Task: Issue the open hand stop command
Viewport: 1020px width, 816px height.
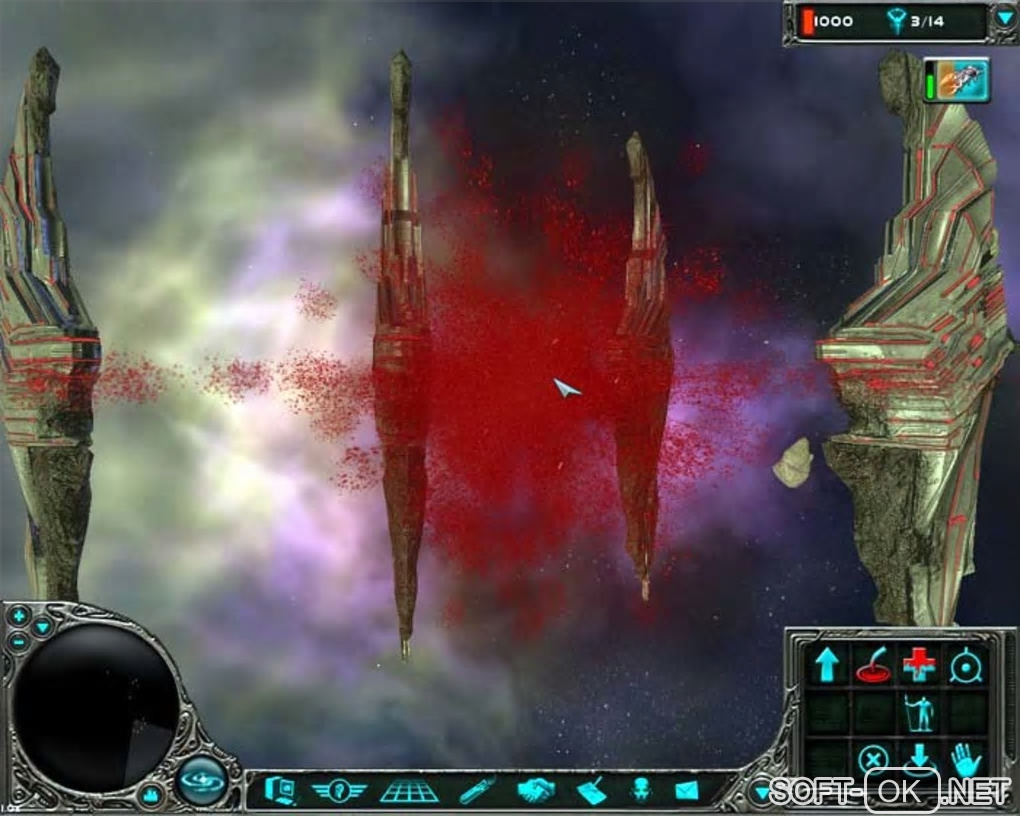Action: (965, 760)
